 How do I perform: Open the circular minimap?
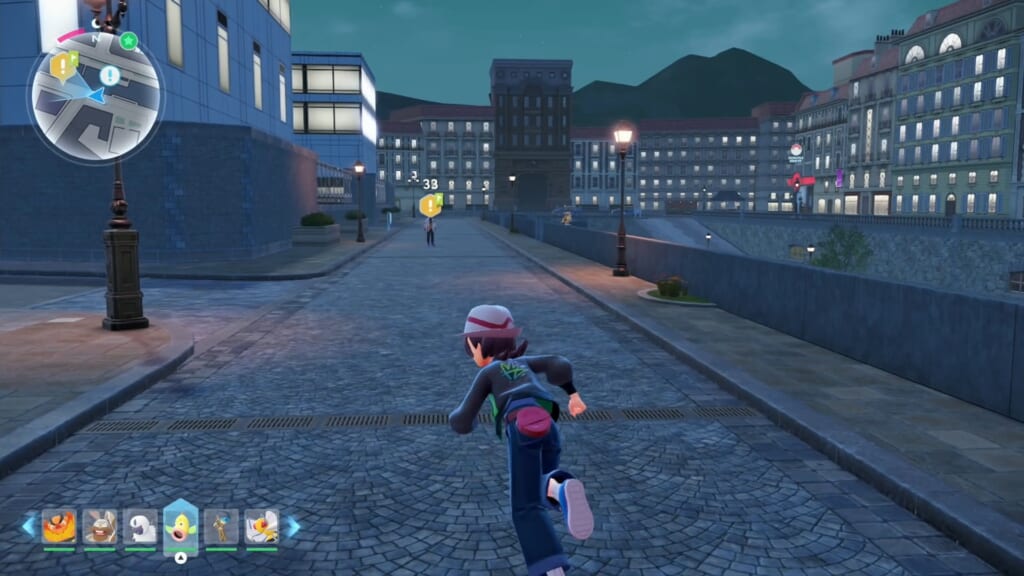point(95,96)
